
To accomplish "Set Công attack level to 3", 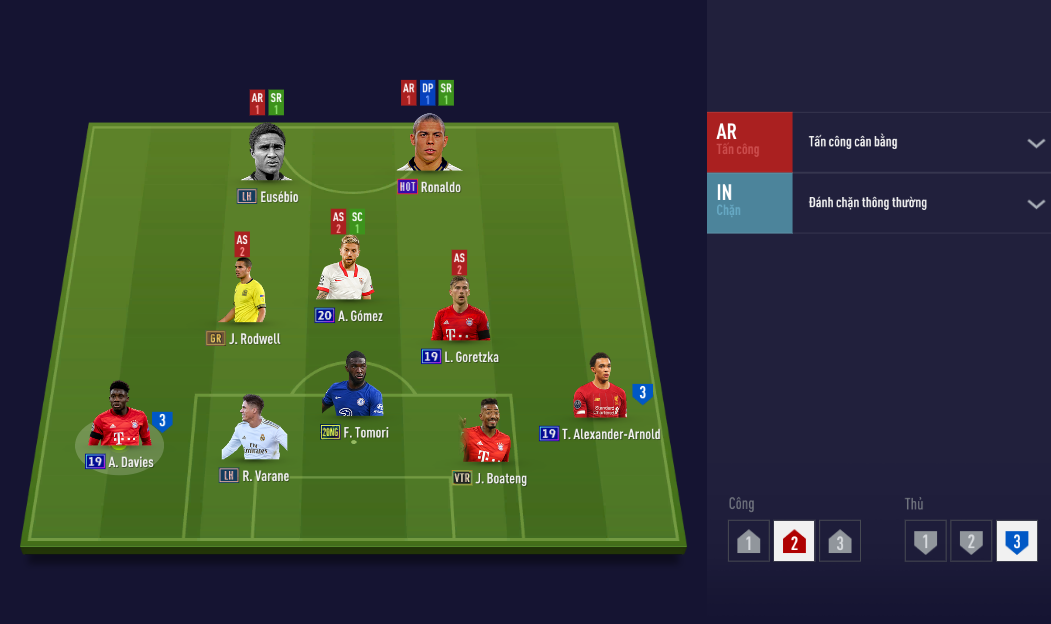I will coord(840,542).
